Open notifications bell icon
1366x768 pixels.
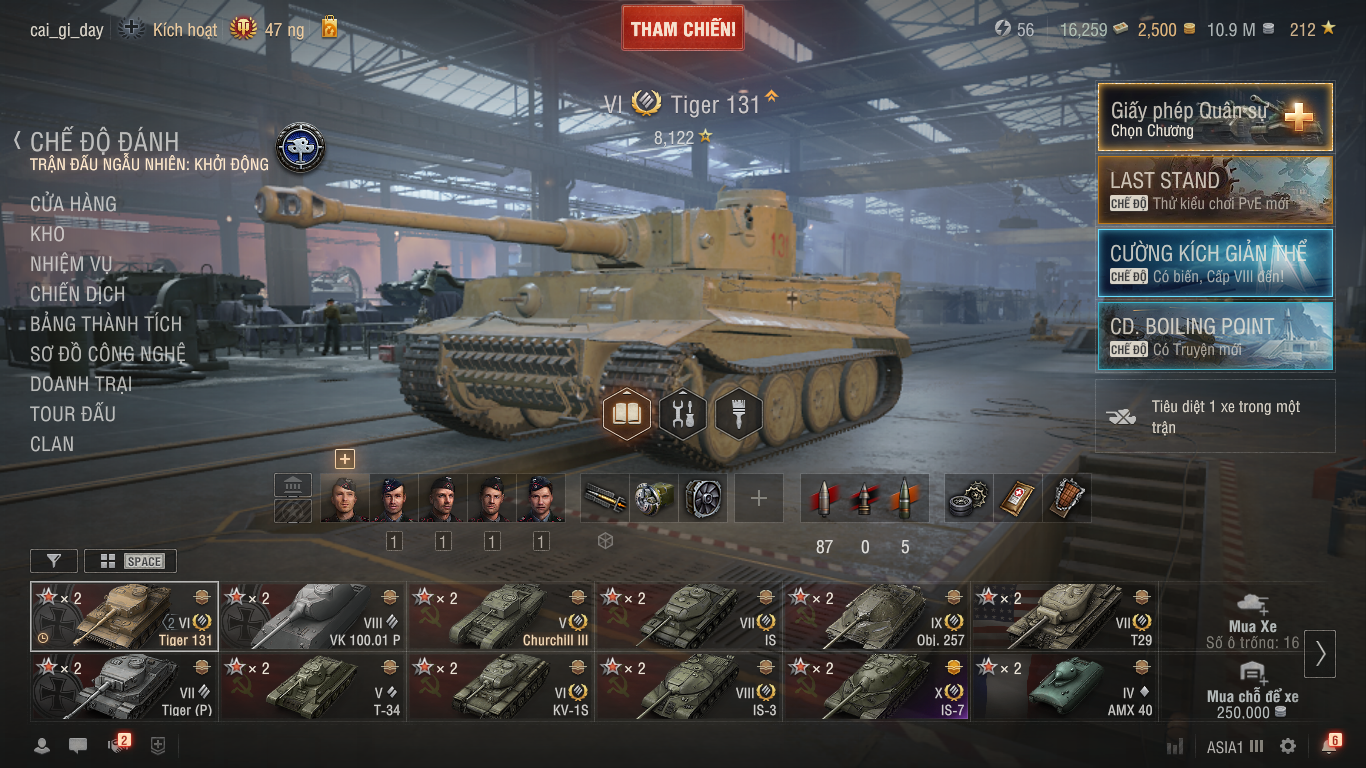click(1329, 746)
